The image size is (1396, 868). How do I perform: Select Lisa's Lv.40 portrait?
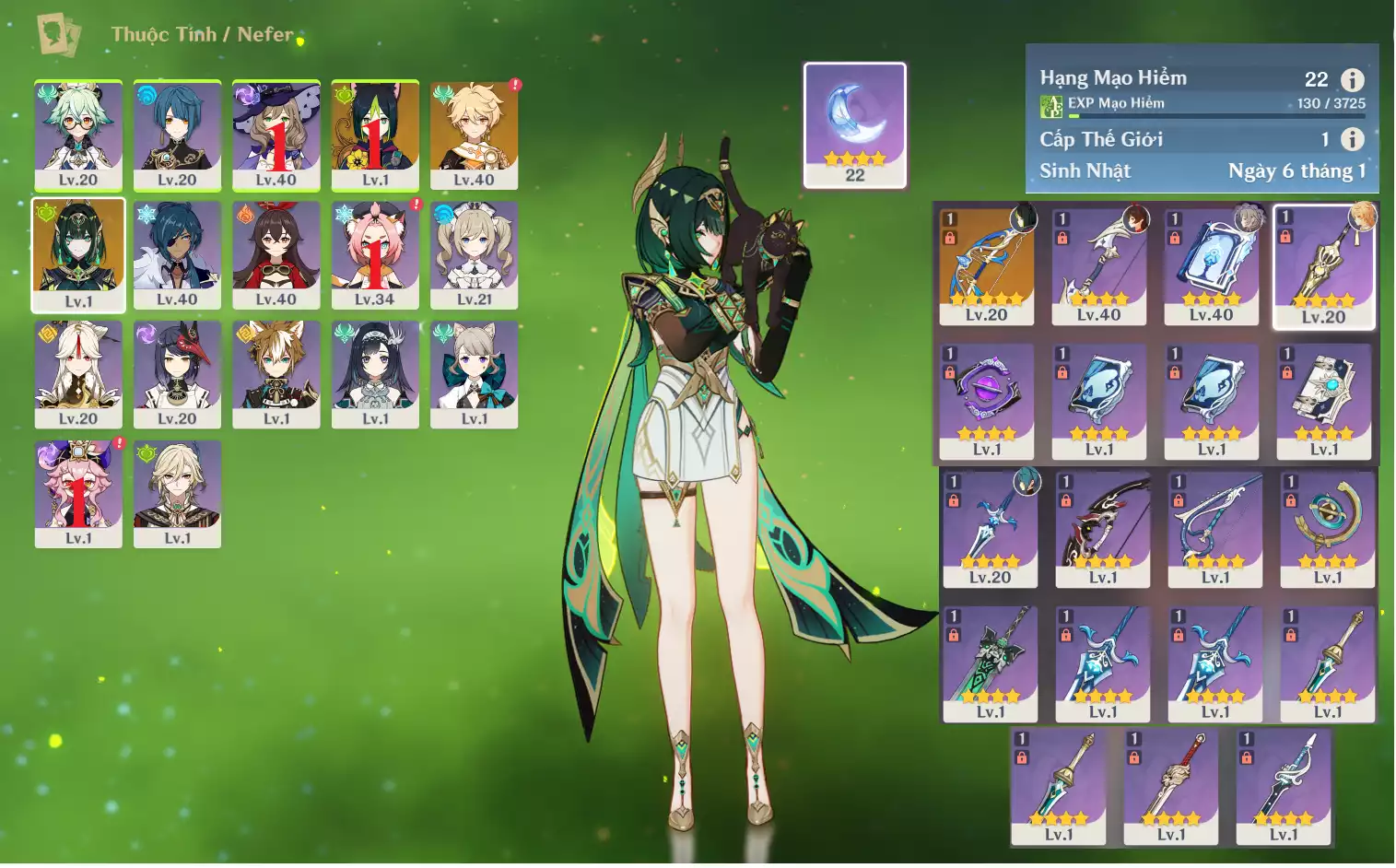coord(276,135)
